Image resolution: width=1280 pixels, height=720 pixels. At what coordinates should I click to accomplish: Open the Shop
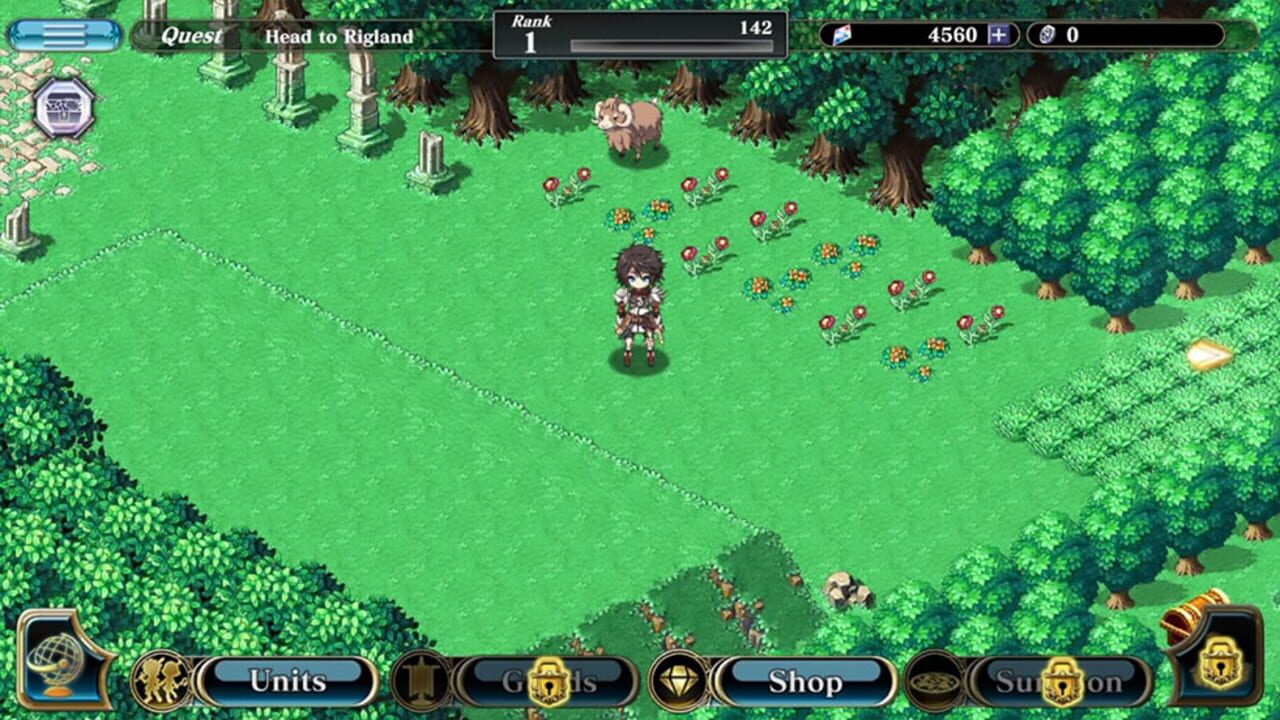click(808, 683)
